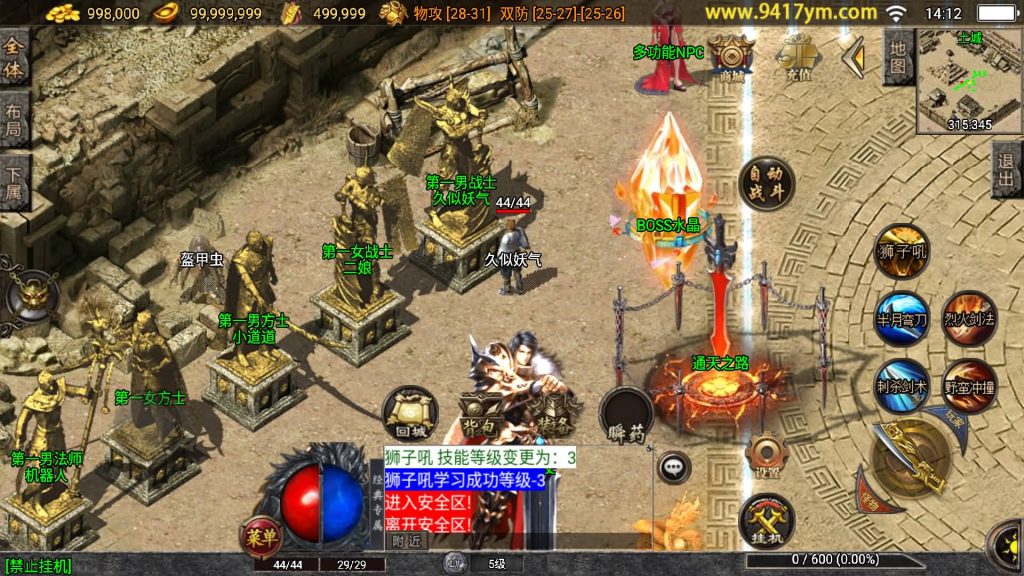Start 挂机 auto-farming mode
1024x576 pixels.
point(767,520)
